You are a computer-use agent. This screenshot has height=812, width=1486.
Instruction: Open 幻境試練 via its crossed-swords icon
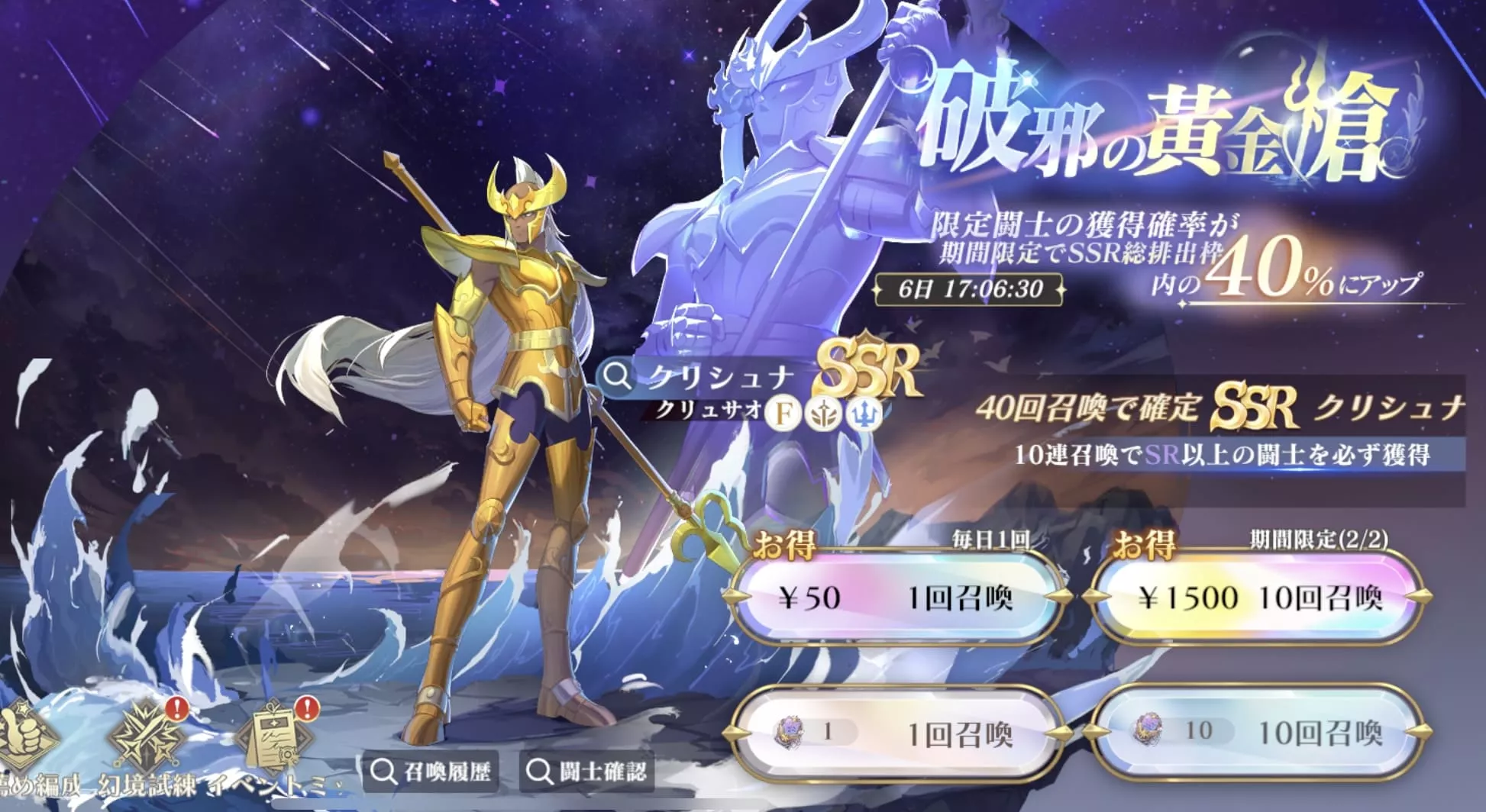tap(145, 735)
